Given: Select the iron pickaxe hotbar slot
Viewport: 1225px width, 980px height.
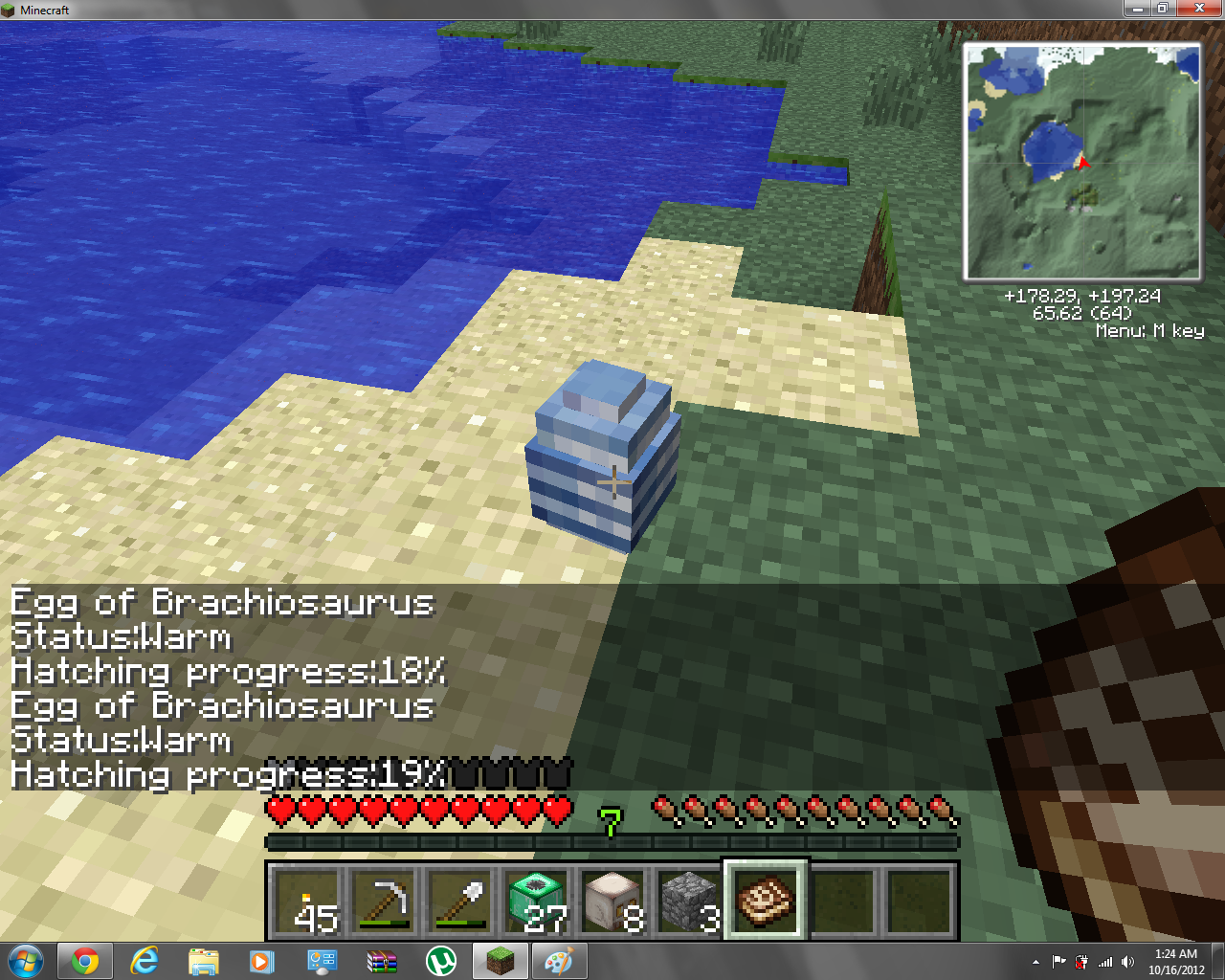Looking at the screenshot, I should 383,902.
